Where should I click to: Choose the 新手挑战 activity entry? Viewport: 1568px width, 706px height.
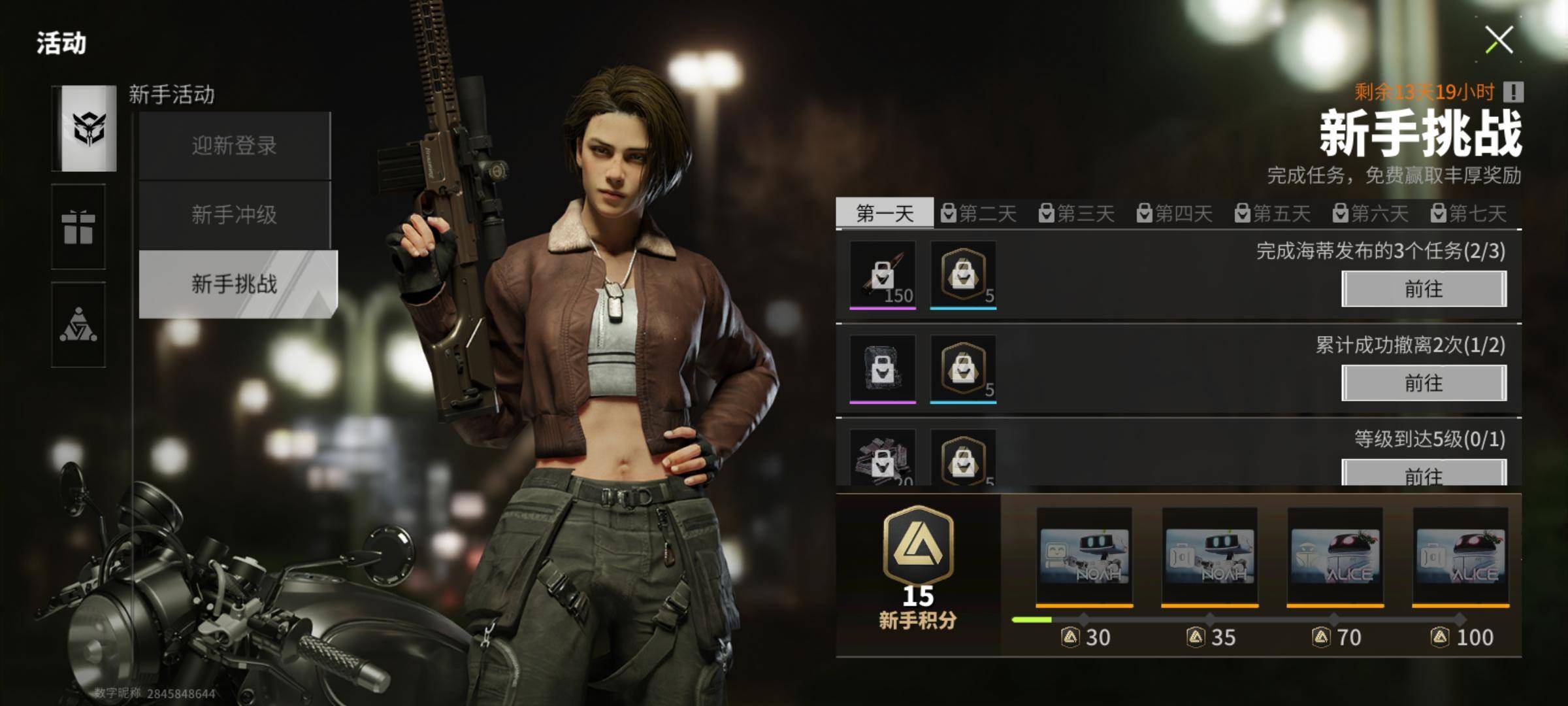point(235,284)
